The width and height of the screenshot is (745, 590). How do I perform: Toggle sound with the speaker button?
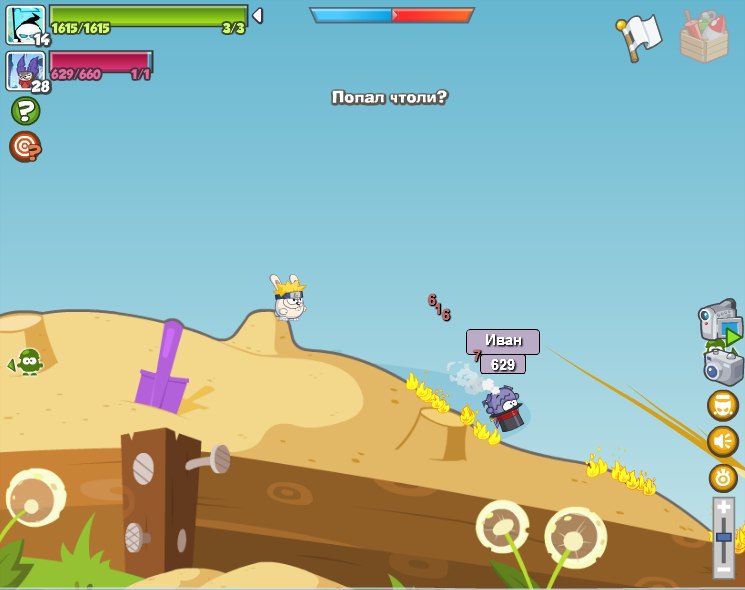pos(723,442)
